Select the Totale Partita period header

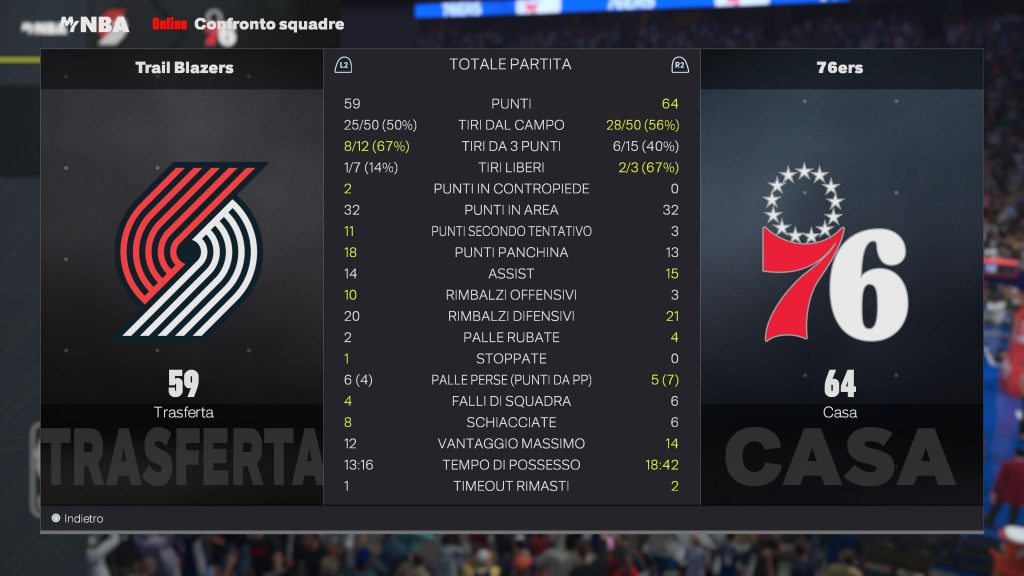(x=510, y=64)
